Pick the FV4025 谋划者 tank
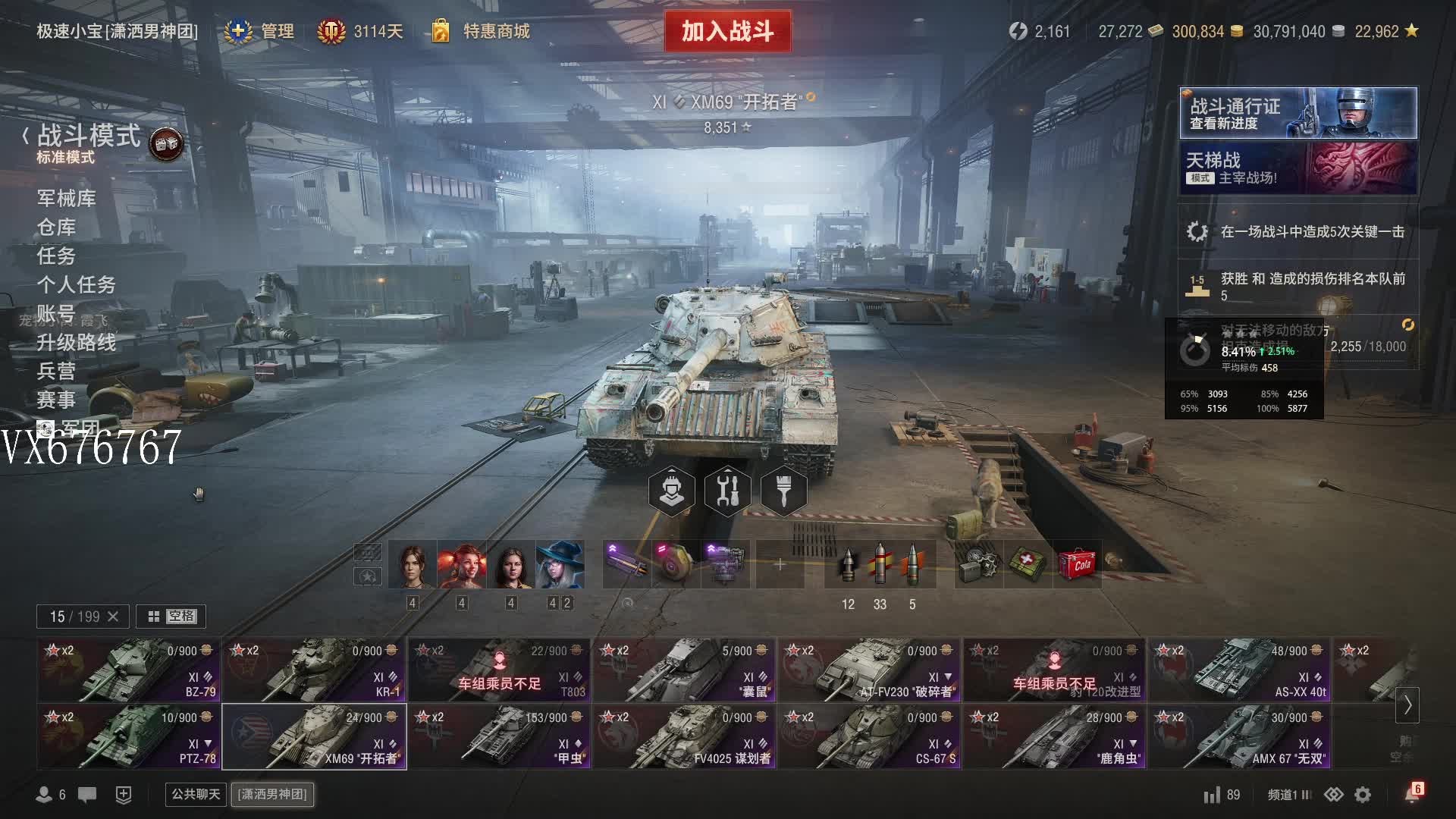Viewport: 1456px width, 819px height. tap(683, 737)
